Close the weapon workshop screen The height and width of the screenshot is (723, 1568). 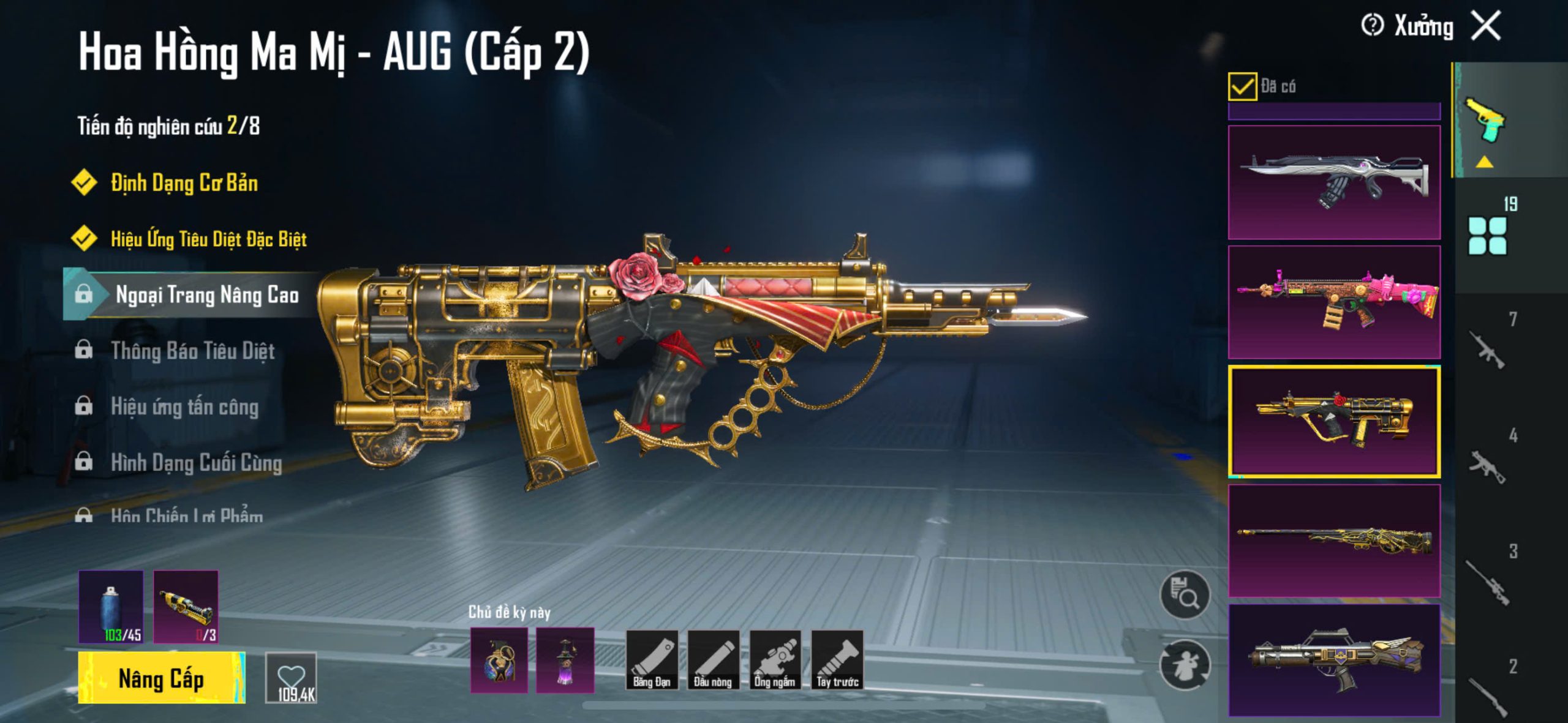point(1487,26)
